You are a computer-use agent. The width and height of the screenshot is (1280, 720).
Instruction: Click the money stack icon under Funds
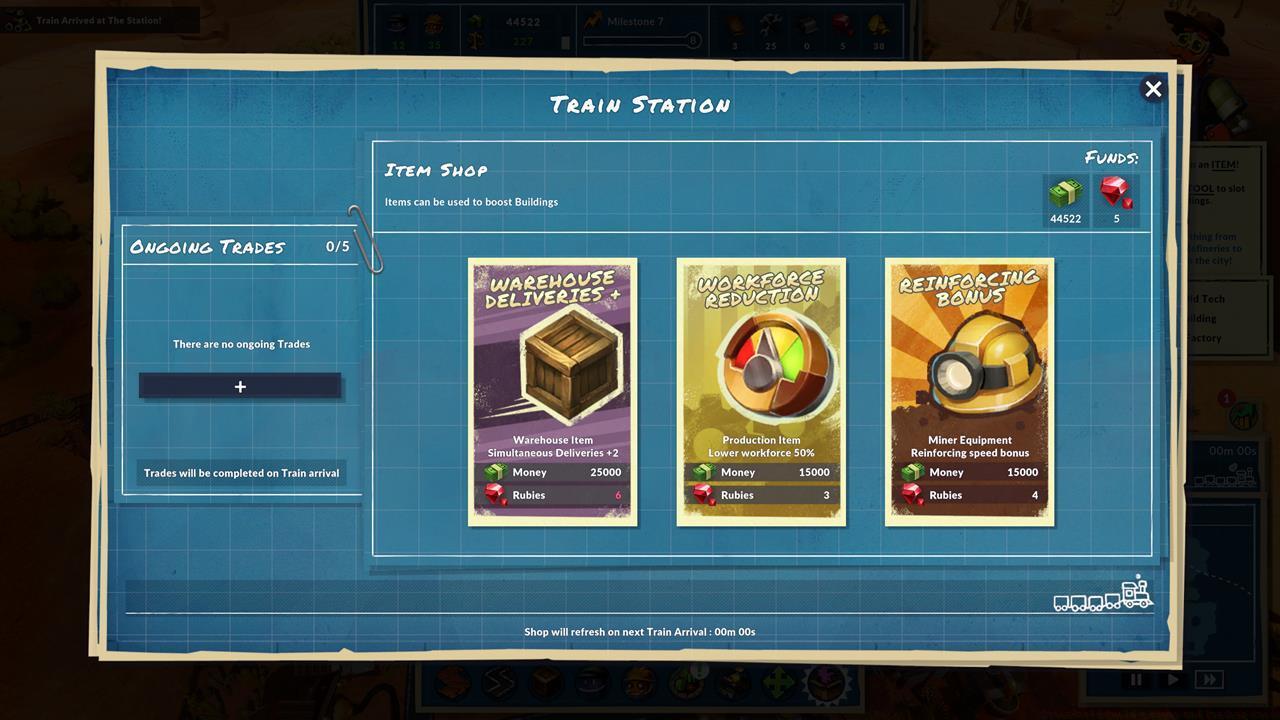click(1065, 192)
